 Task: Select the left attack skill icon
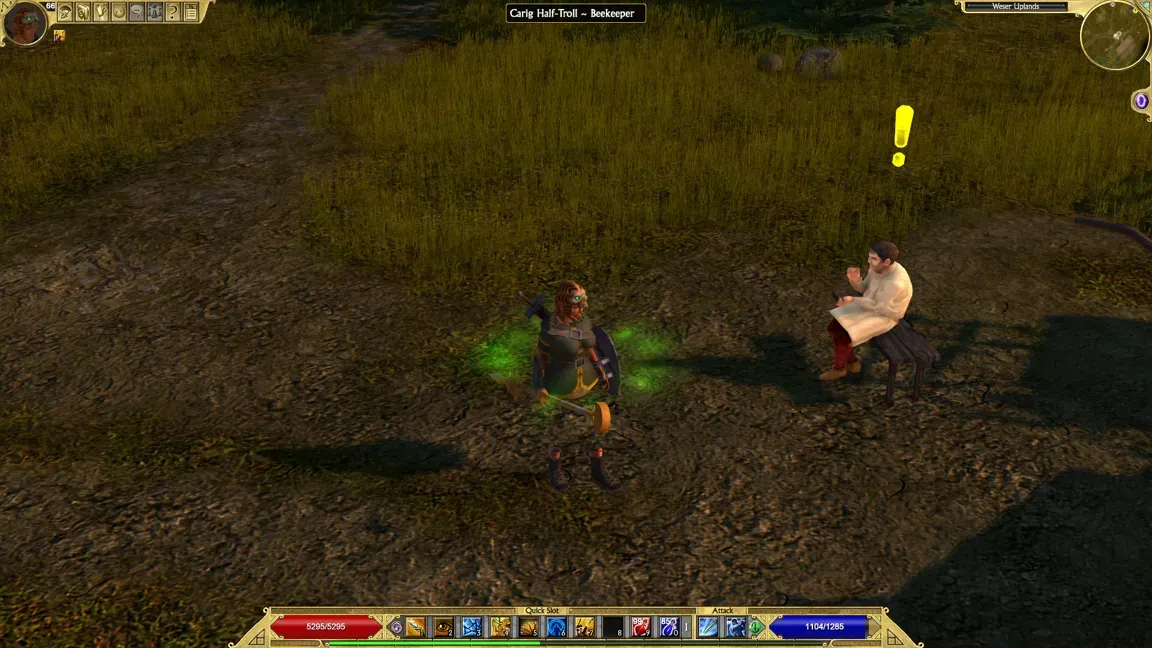[x=708, y=627]
